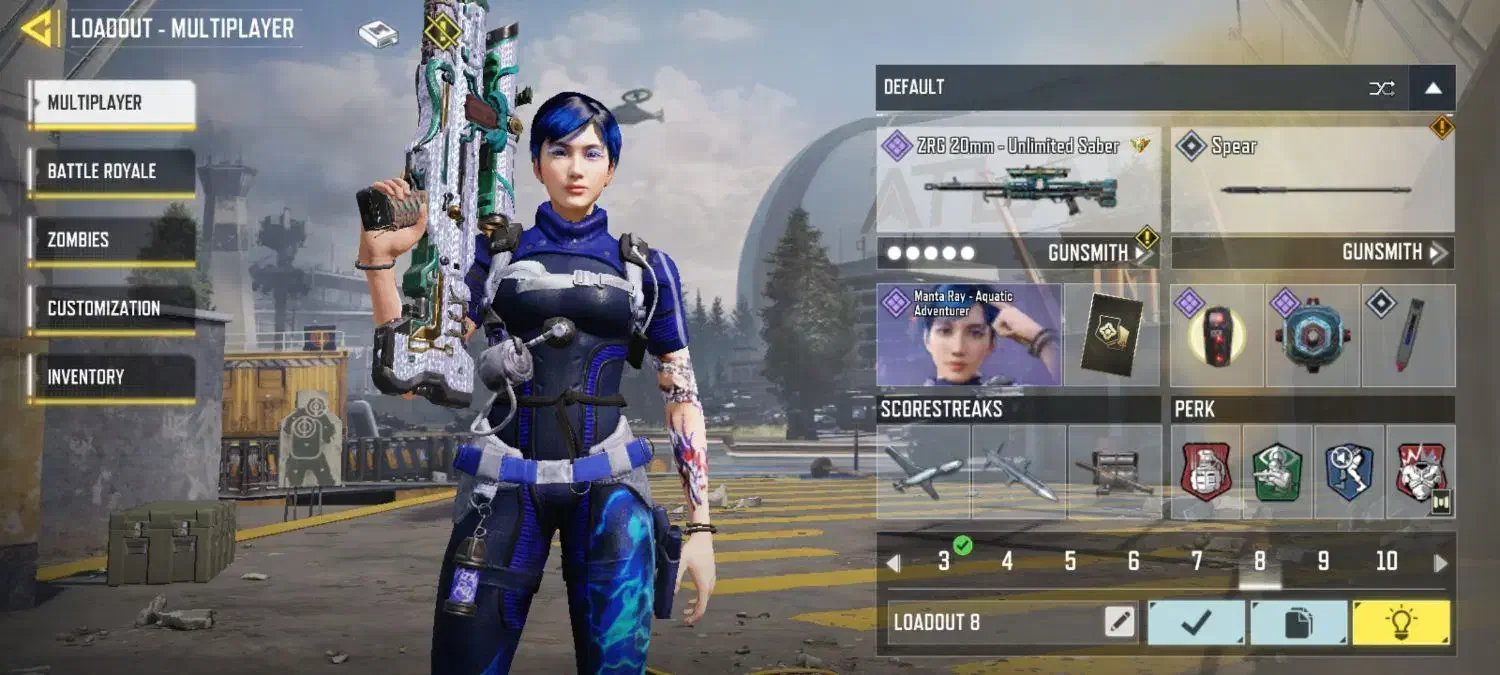Open the Customization section
This screenshot has height=675, width=1500.
point(112,308)
